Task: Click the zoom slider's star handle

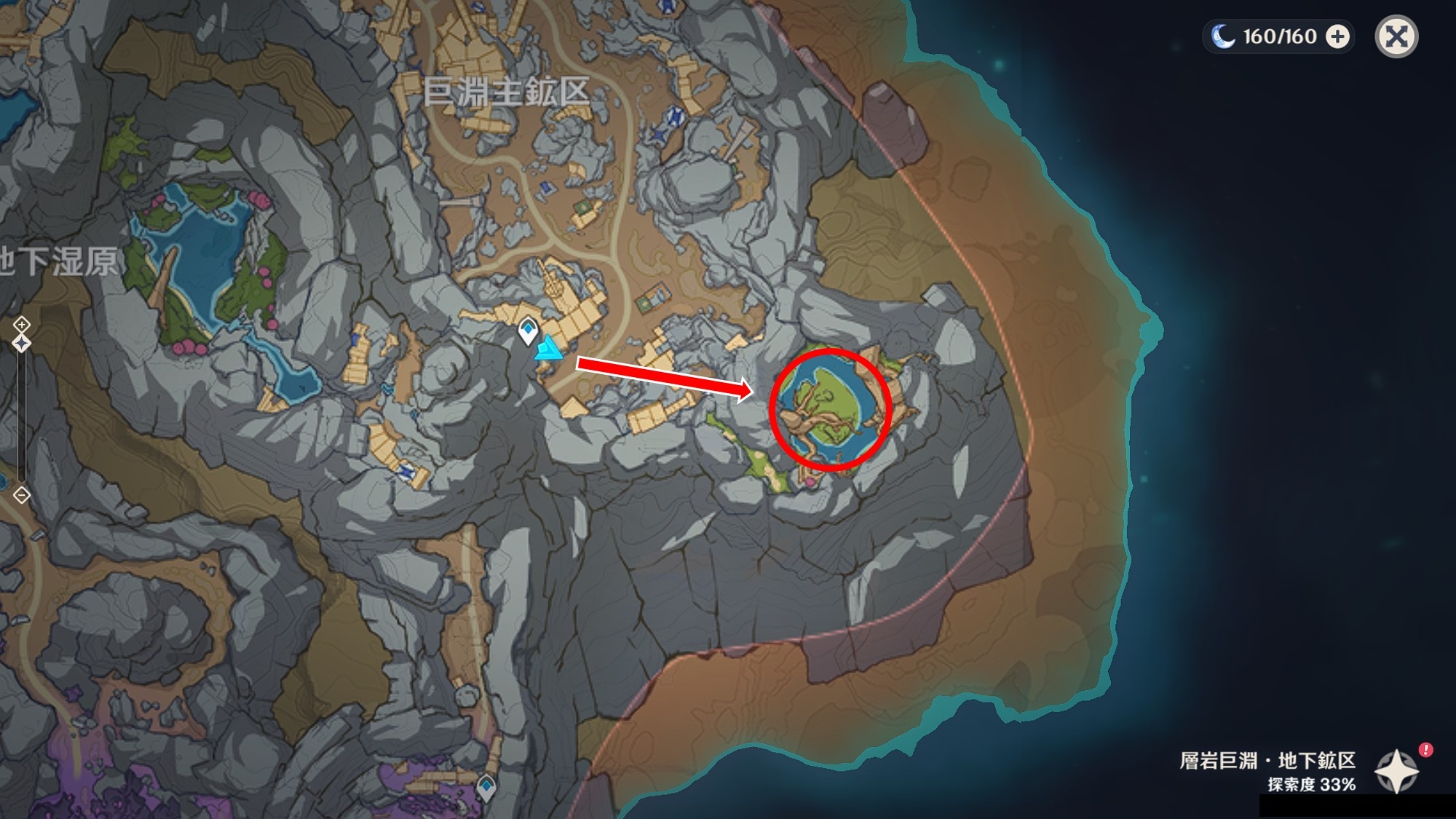Action: coord(22,343)
